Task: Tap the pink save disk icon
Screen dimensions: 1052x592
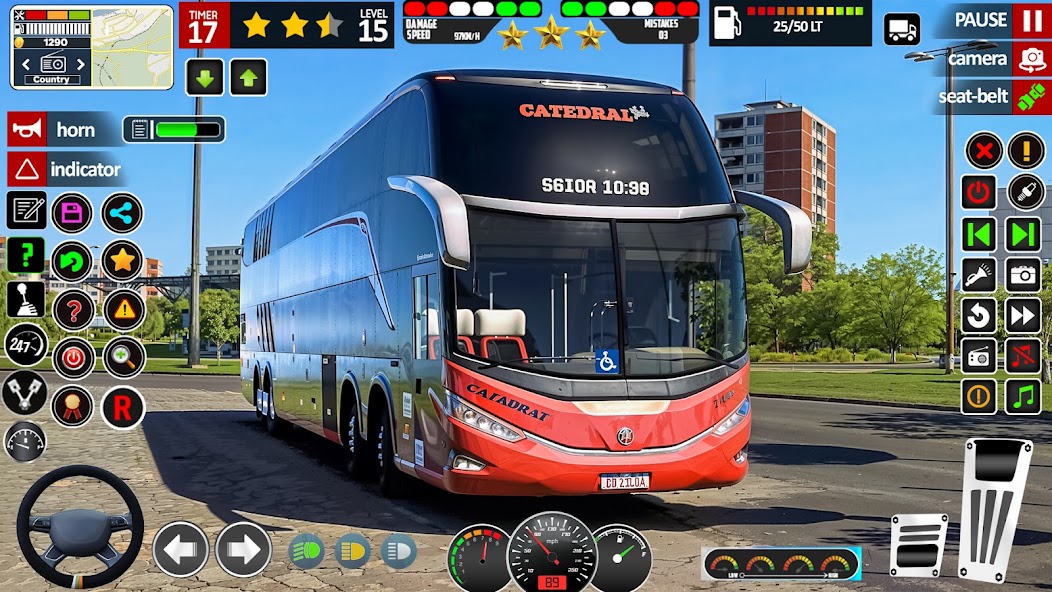Action: [x=72, y=213]
